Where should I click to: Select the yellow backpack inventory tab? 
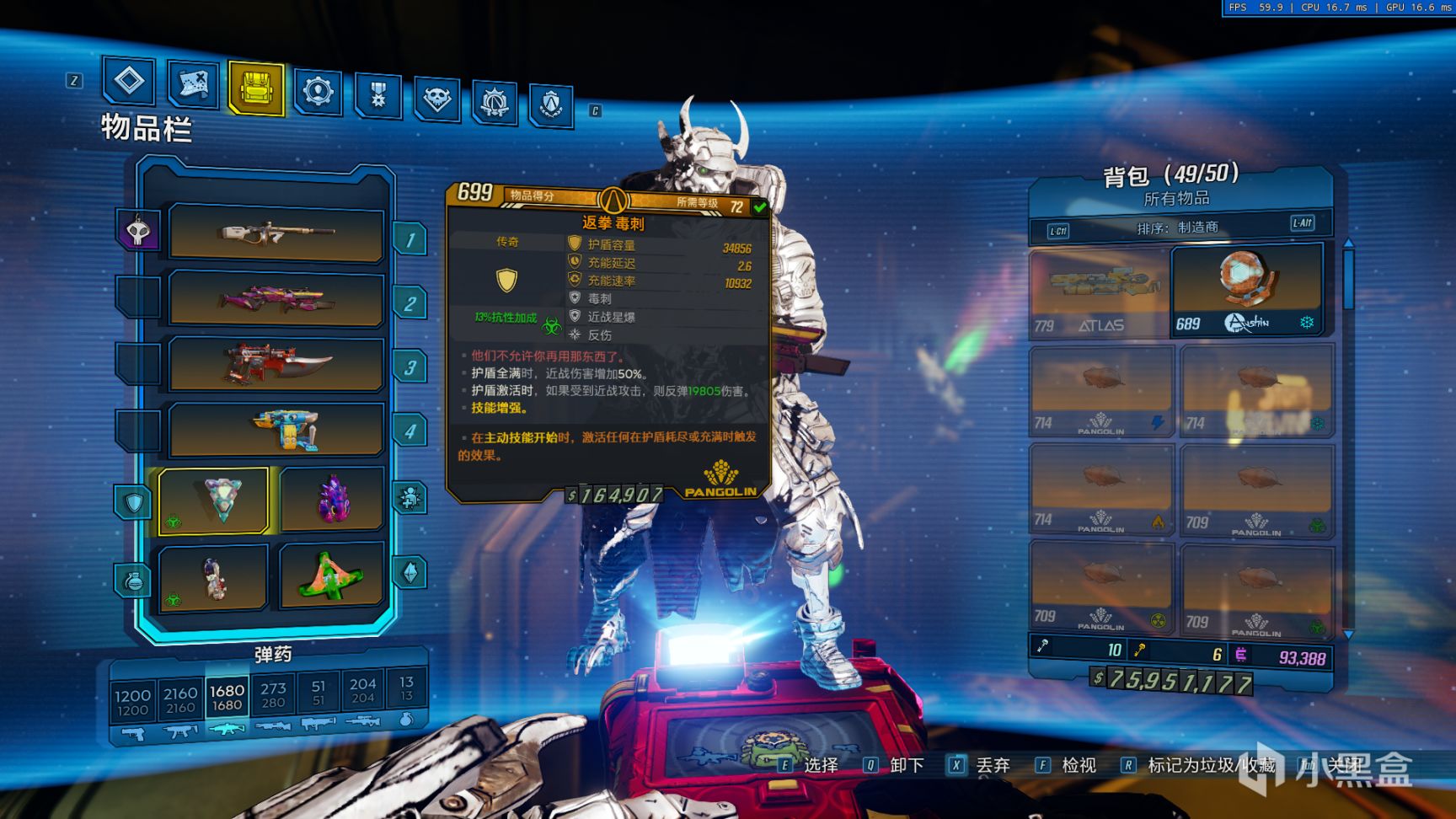tap(255, 88)
